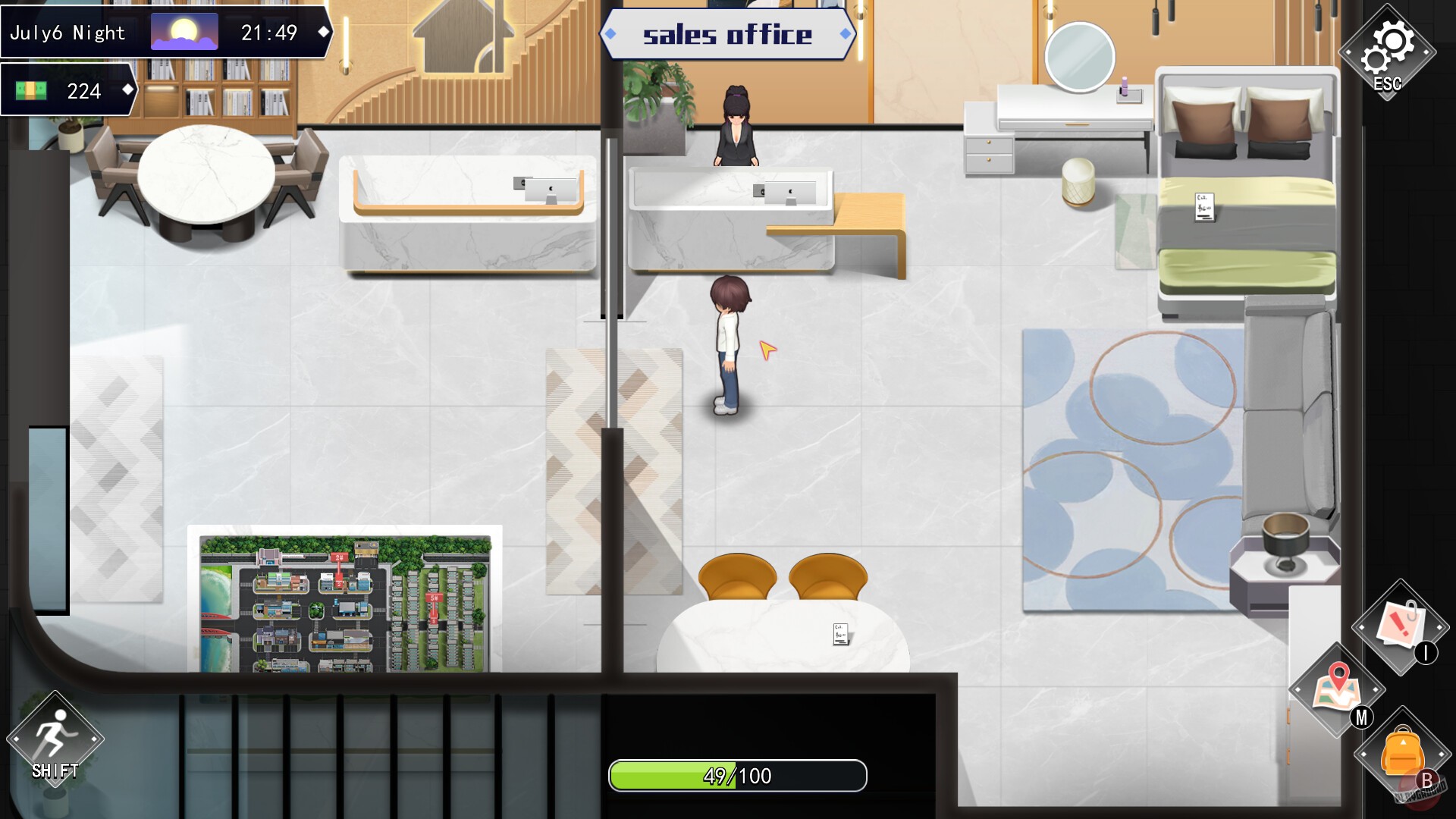Select the sales office header banner
This screenshot has height=819, width=1456.
[x=730, y=33]
